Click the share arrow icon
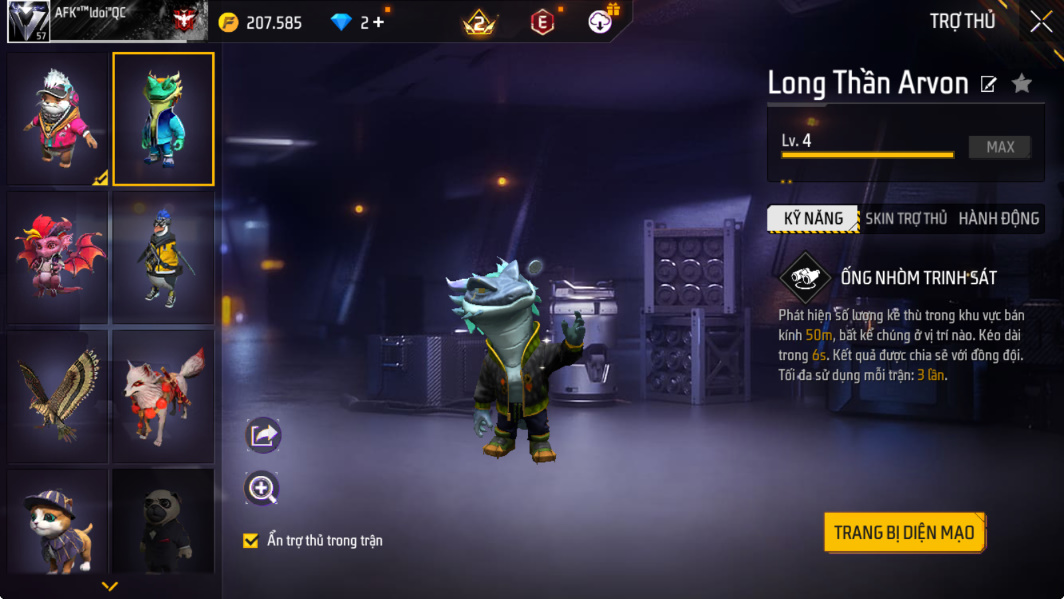This screenshot has height=599, width=1064. point(263,435)
